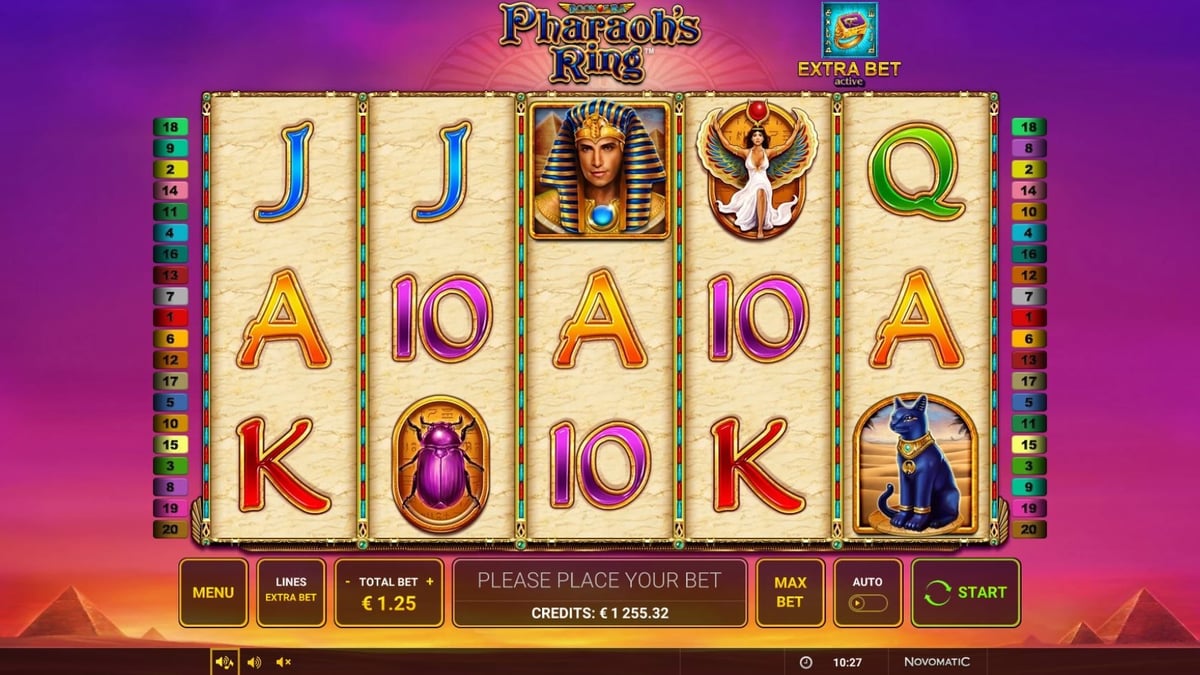
Task: Click the Novomatic logo
Action: pyautogui.click(x=936, y=662)
